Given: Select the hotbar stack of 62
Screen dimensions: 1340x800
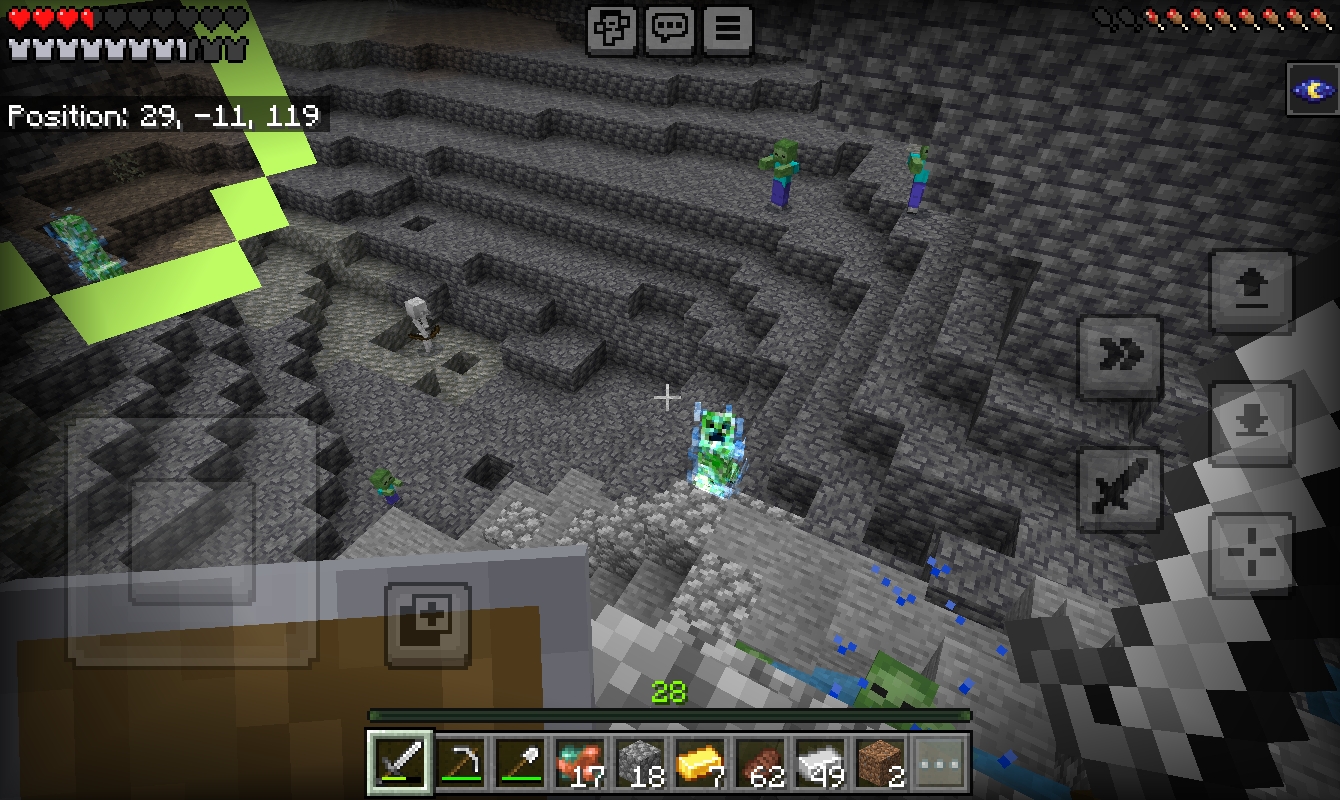Looking at the screenshot, I should click(761, 763).
